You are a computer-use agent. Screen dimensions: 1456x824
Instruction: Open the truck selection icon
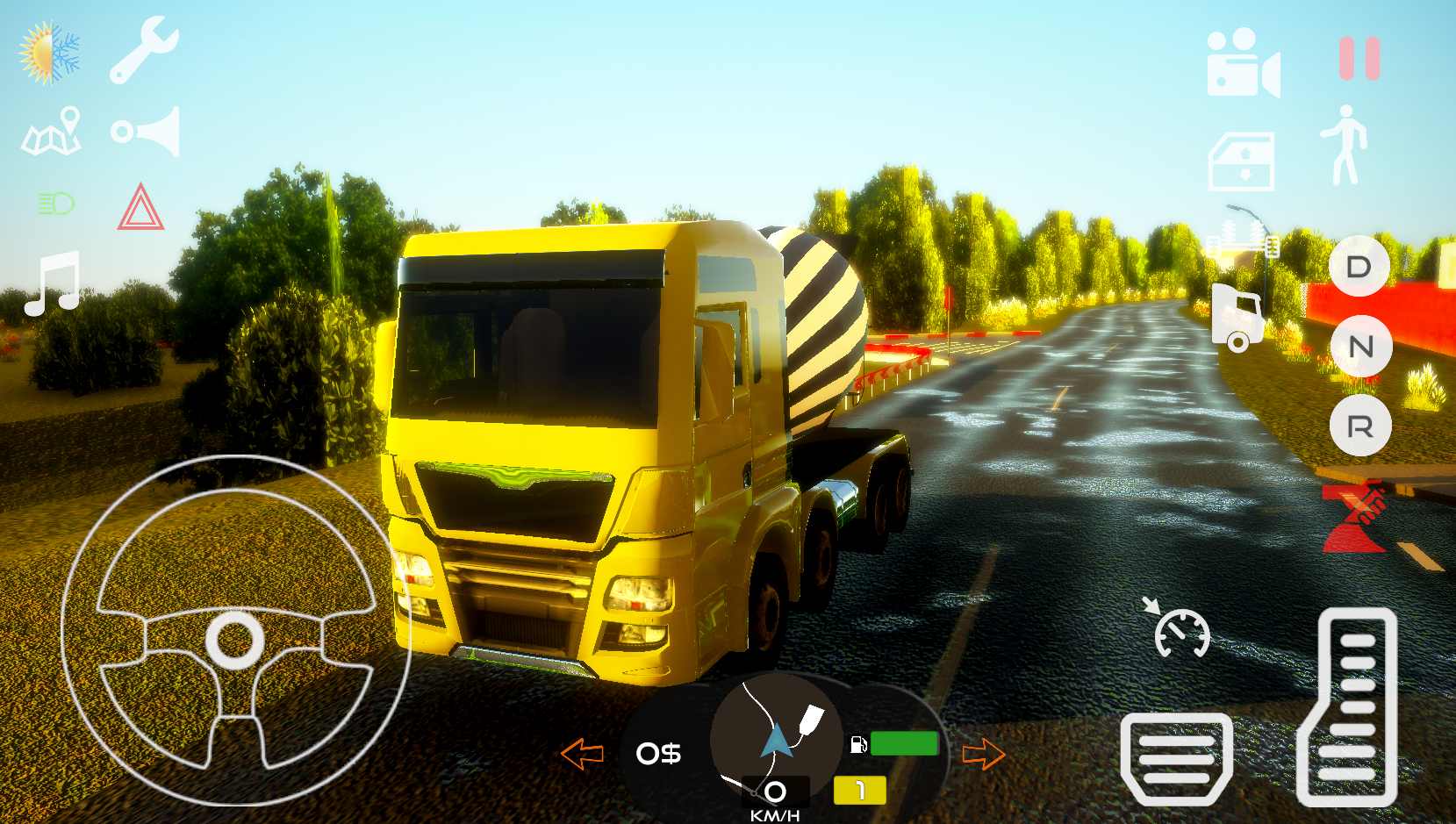[1238, 318]
